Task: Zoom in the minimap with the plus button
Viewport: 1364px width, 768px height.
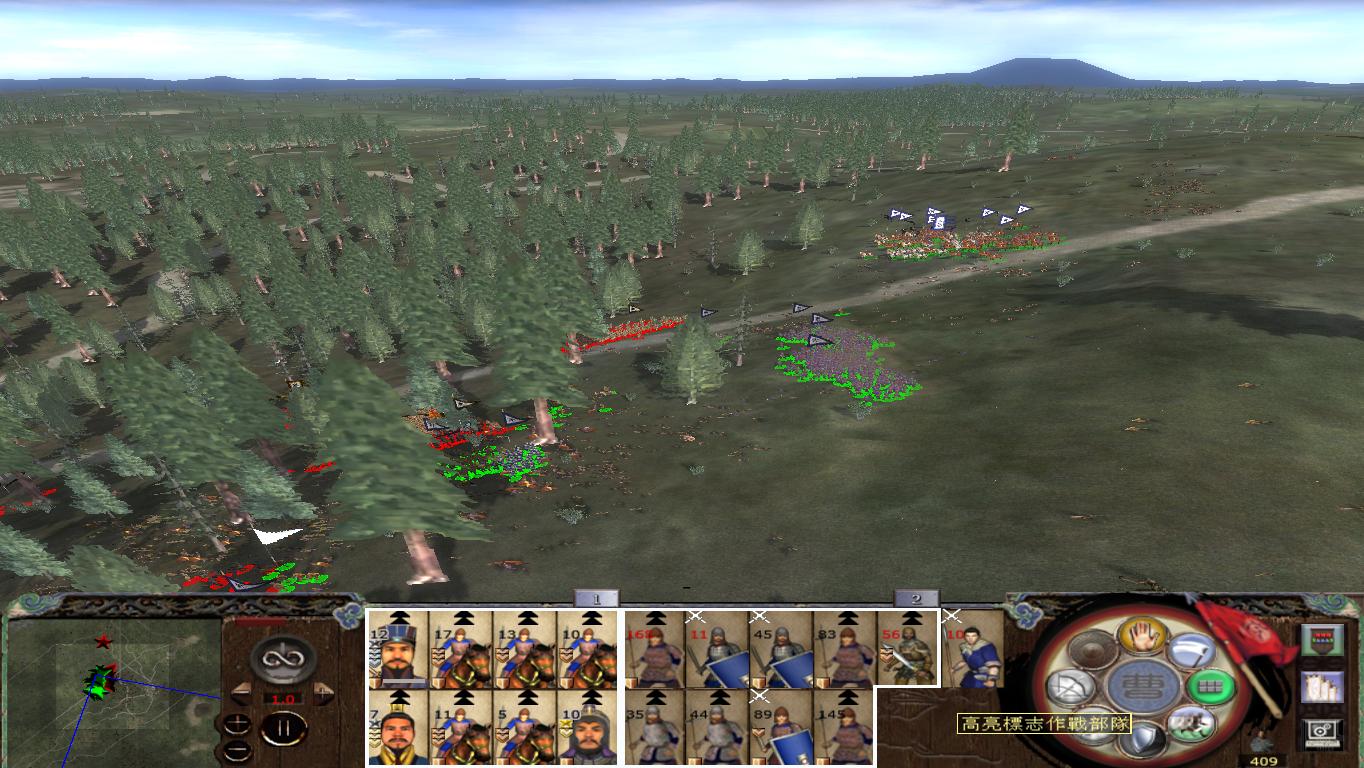Action: pyautogui.click(x=237, y=724)
